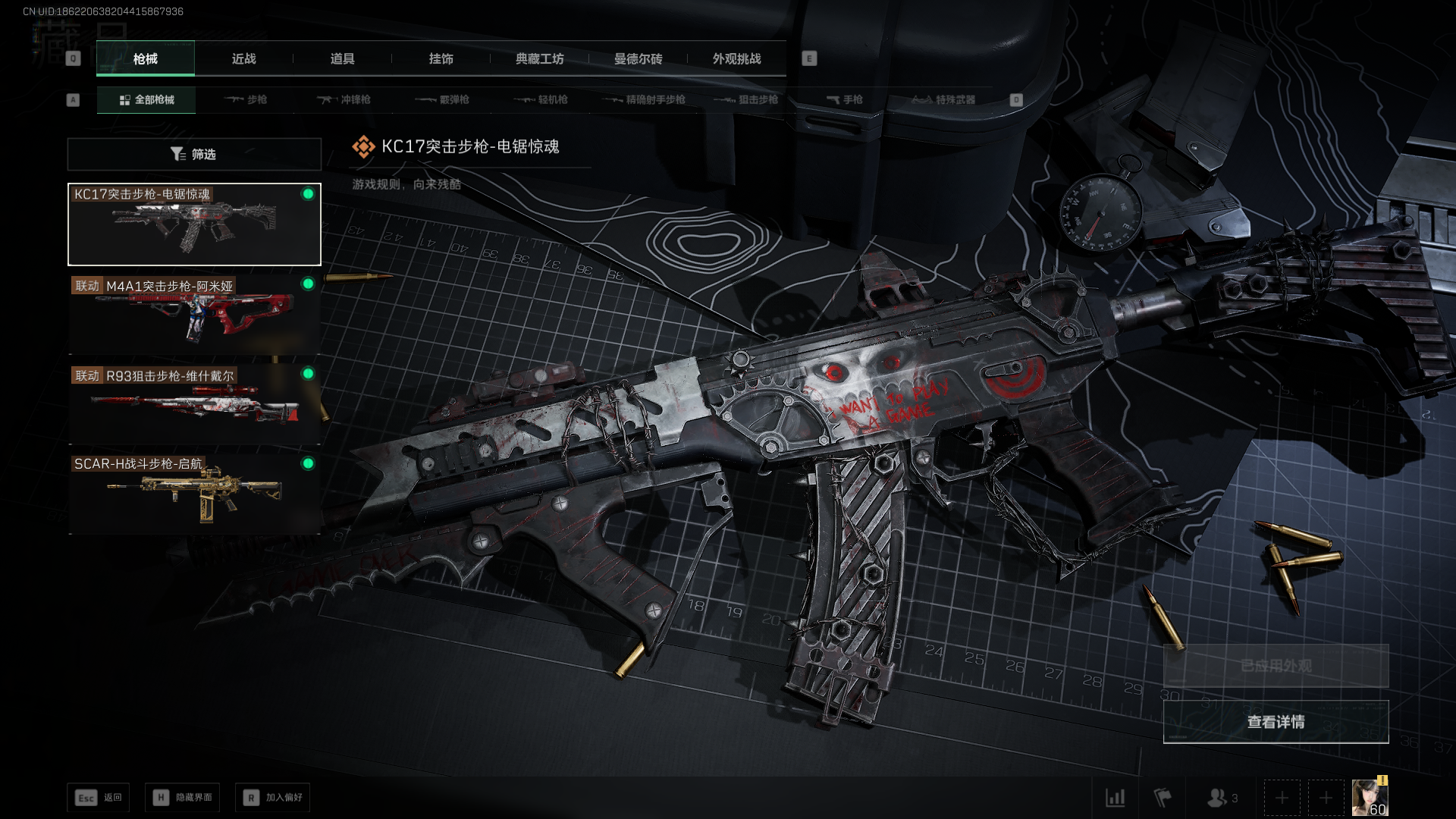Viewport: 1456px width, 819px height.
Task: Open the 道具 items tab
Action: coord(342,58)
